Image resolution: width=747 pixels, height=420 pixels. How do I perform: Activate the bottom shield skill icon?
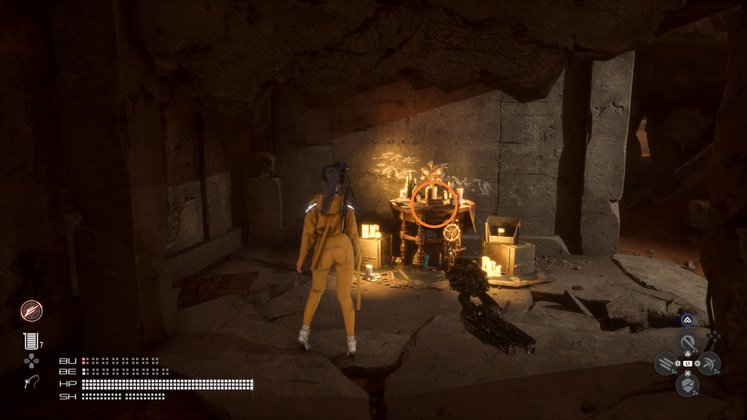click(x=687, y=384)
